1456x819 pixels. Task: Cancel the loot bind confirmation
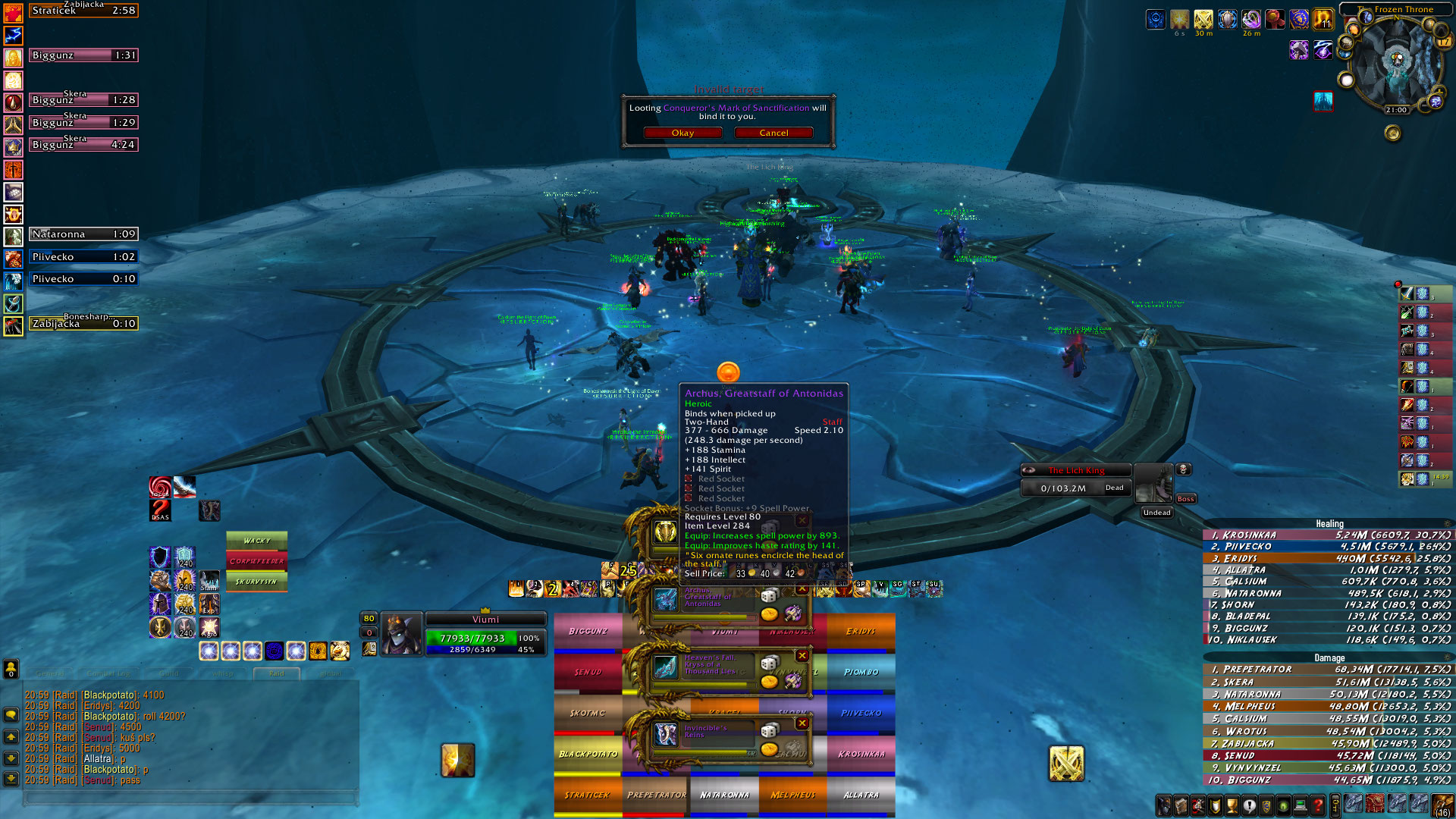773,133
